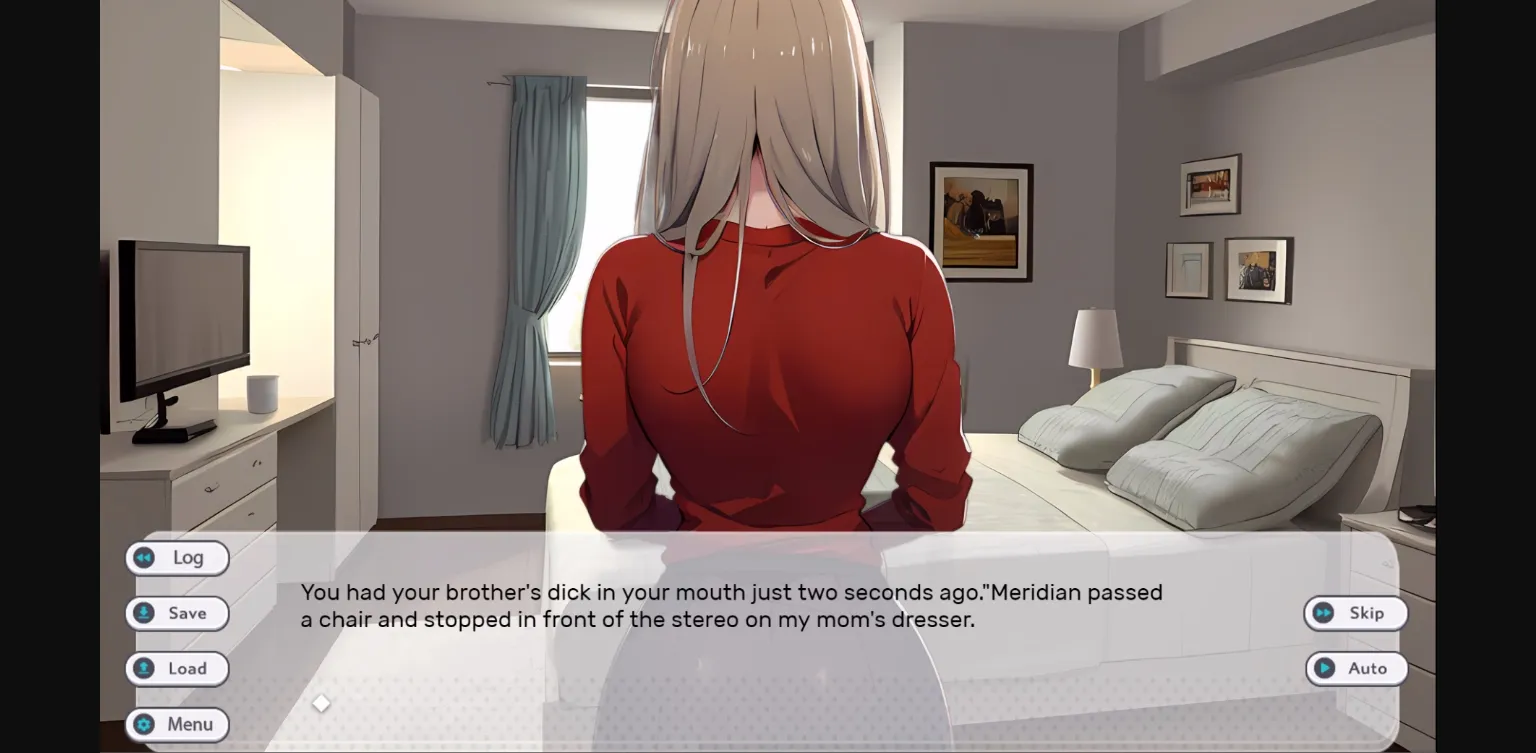The height and width of the screenshot is (753, 1536).
Task: Select the download icon beside Save
Action: tap(144, 613)
